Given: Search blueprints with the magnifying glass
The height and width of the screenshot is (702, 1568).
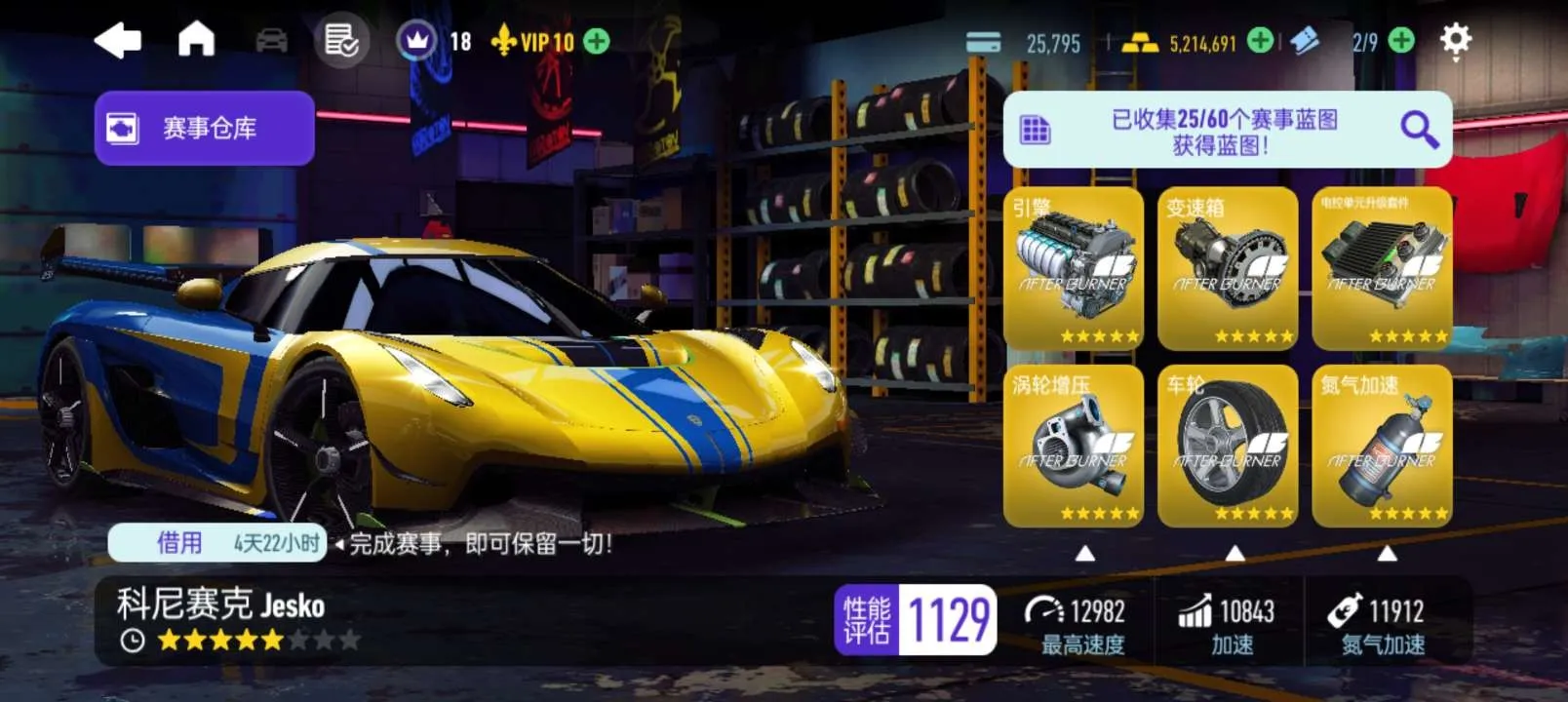Looking at the screenshot, I should pyautogui.click(x=1418, y=129).
